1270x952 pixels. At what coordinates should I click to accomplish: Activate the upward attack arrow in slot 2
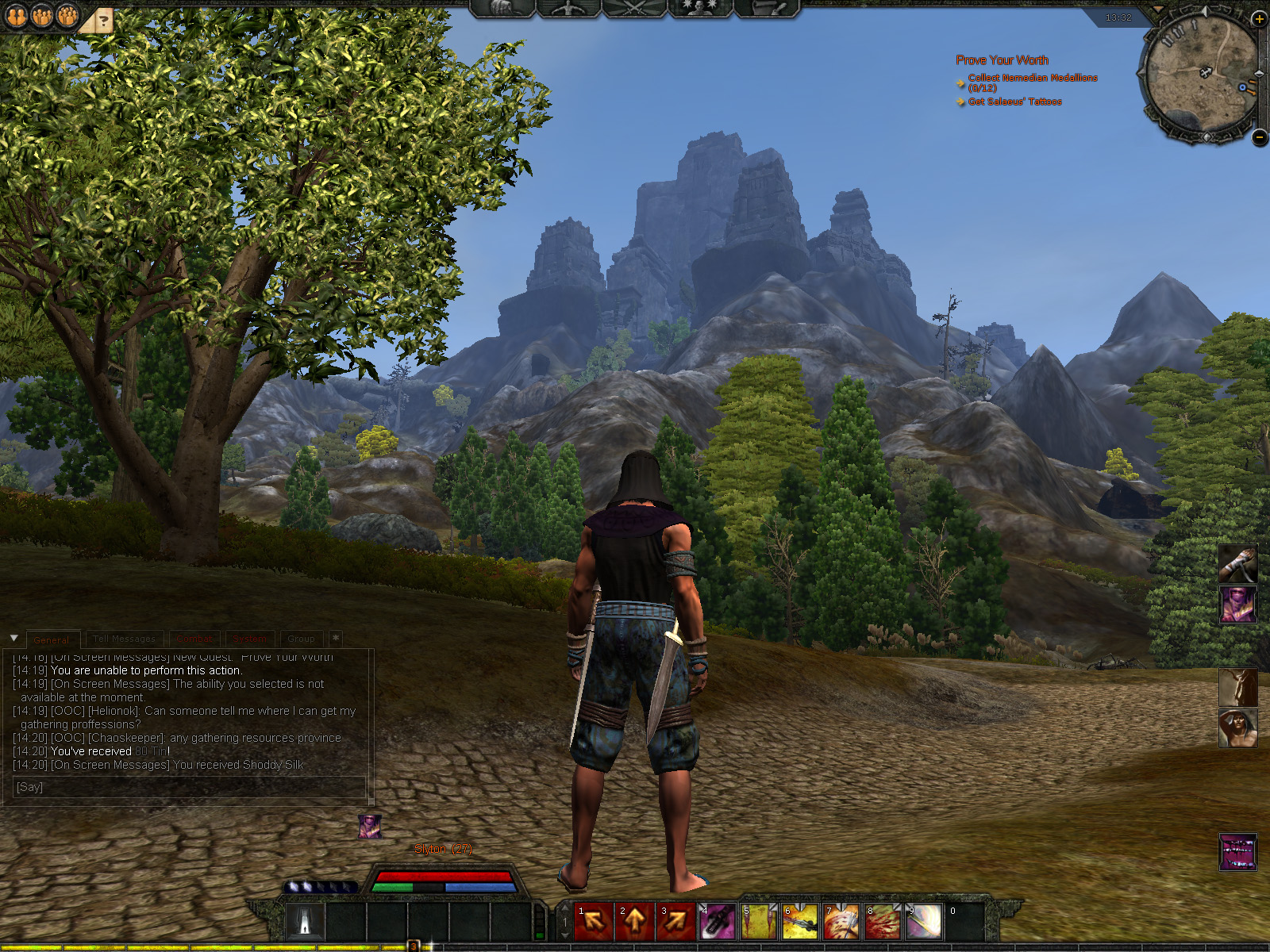tap(635, 921)
